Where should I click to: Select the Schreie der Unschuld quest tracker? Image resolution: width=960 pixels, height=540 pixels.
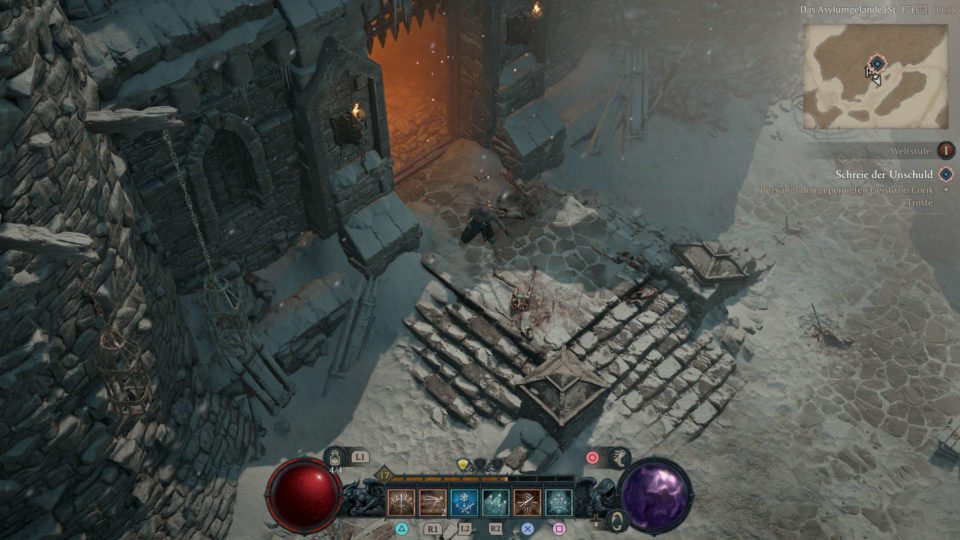tap(886, 174)
